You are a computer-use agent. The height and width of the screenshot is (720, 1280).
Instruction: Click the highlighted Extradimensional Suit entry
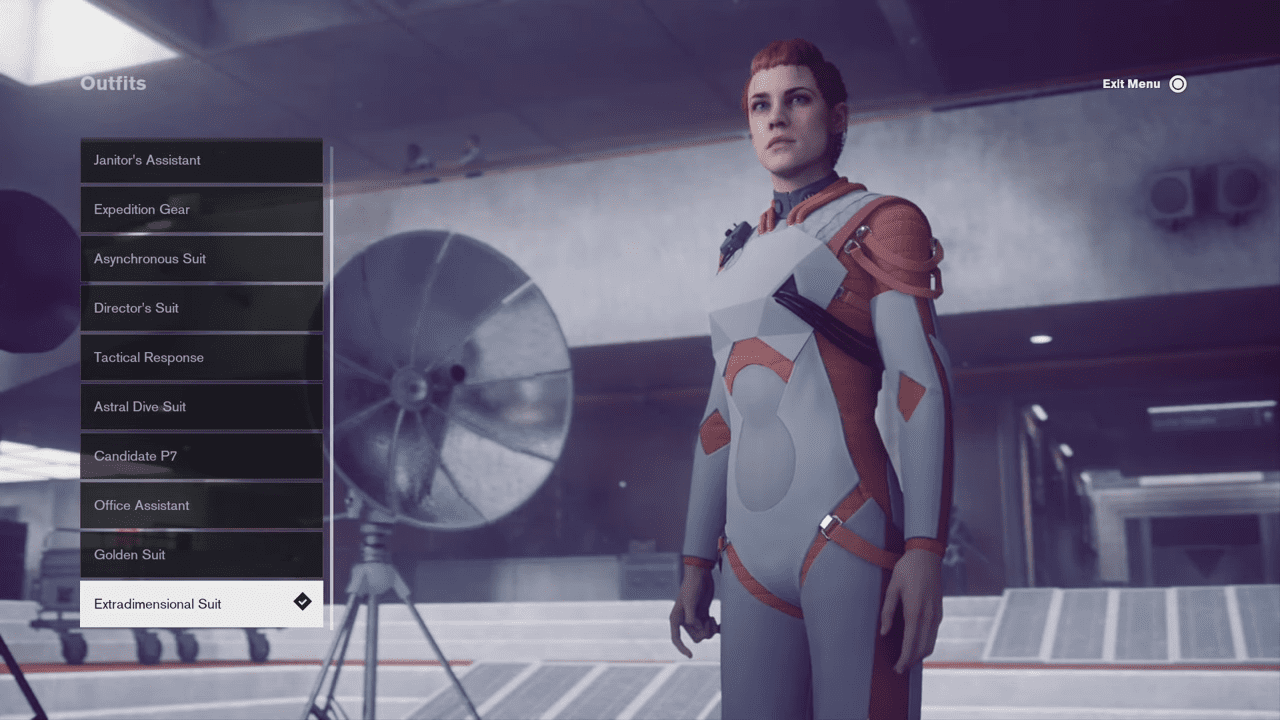click(201, 604)
